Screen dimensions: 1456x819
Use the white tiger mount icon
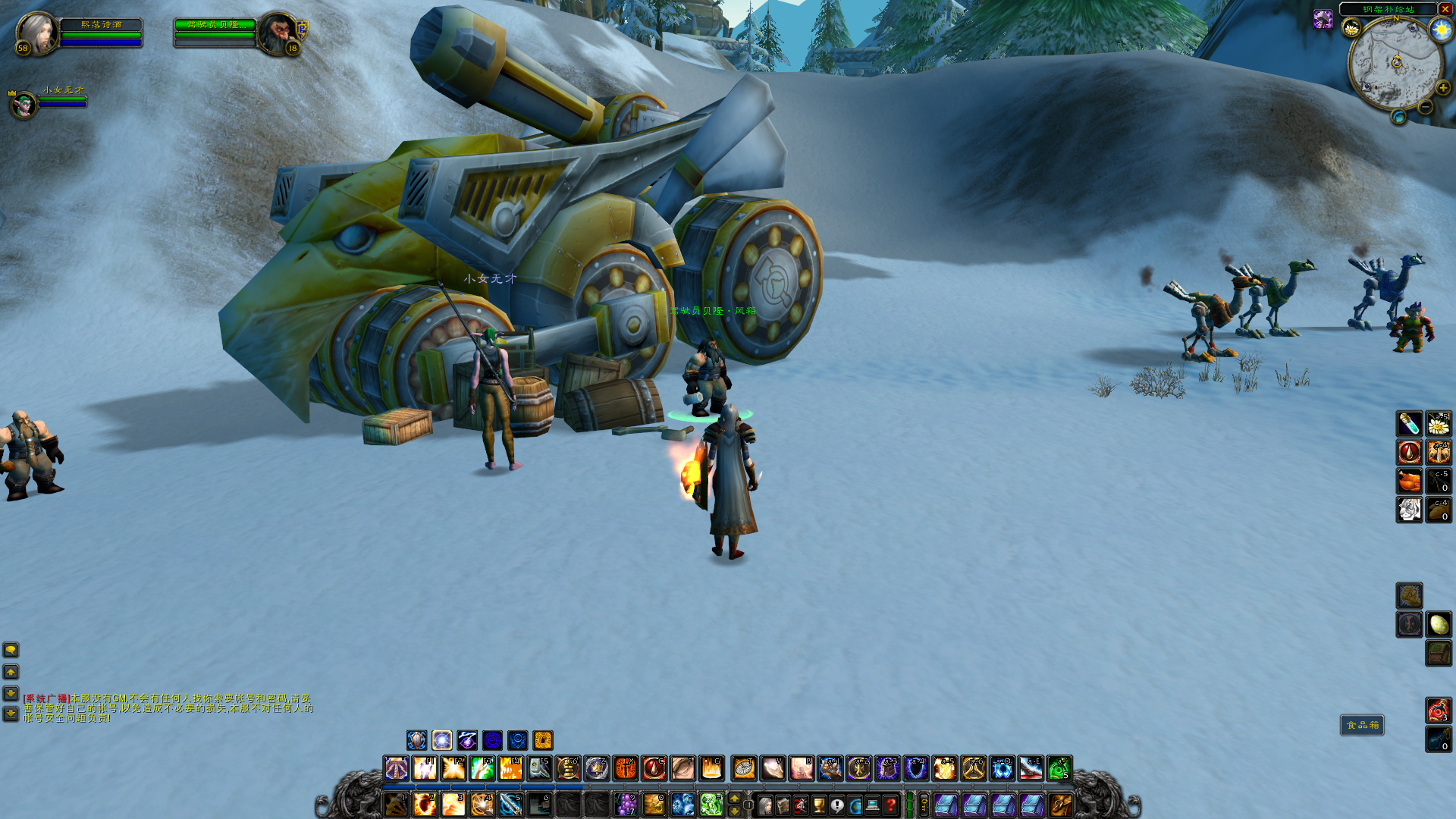[1409, 510]
